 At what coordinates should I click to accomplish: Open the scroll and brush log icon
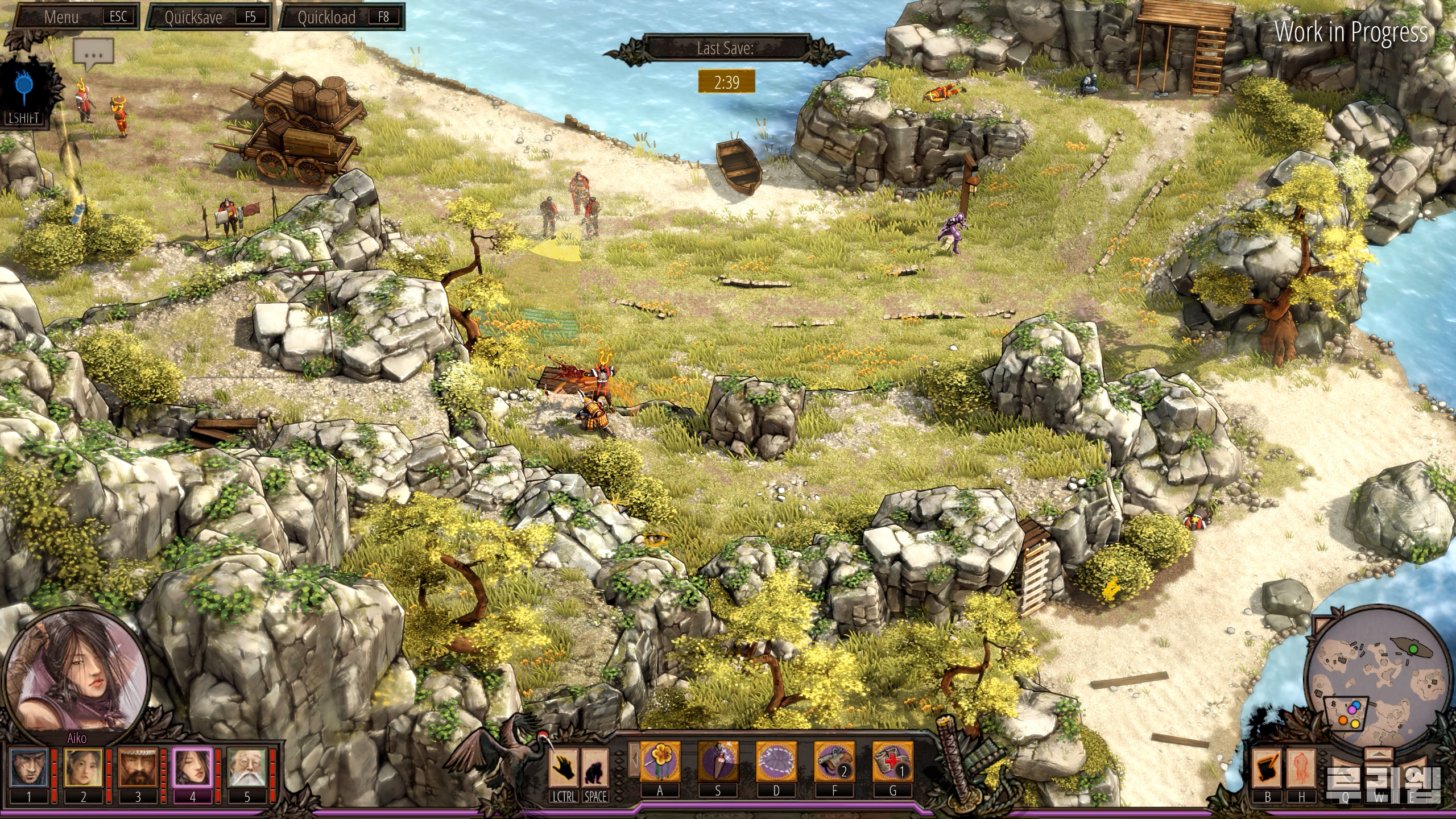(x=1267, y=768)
